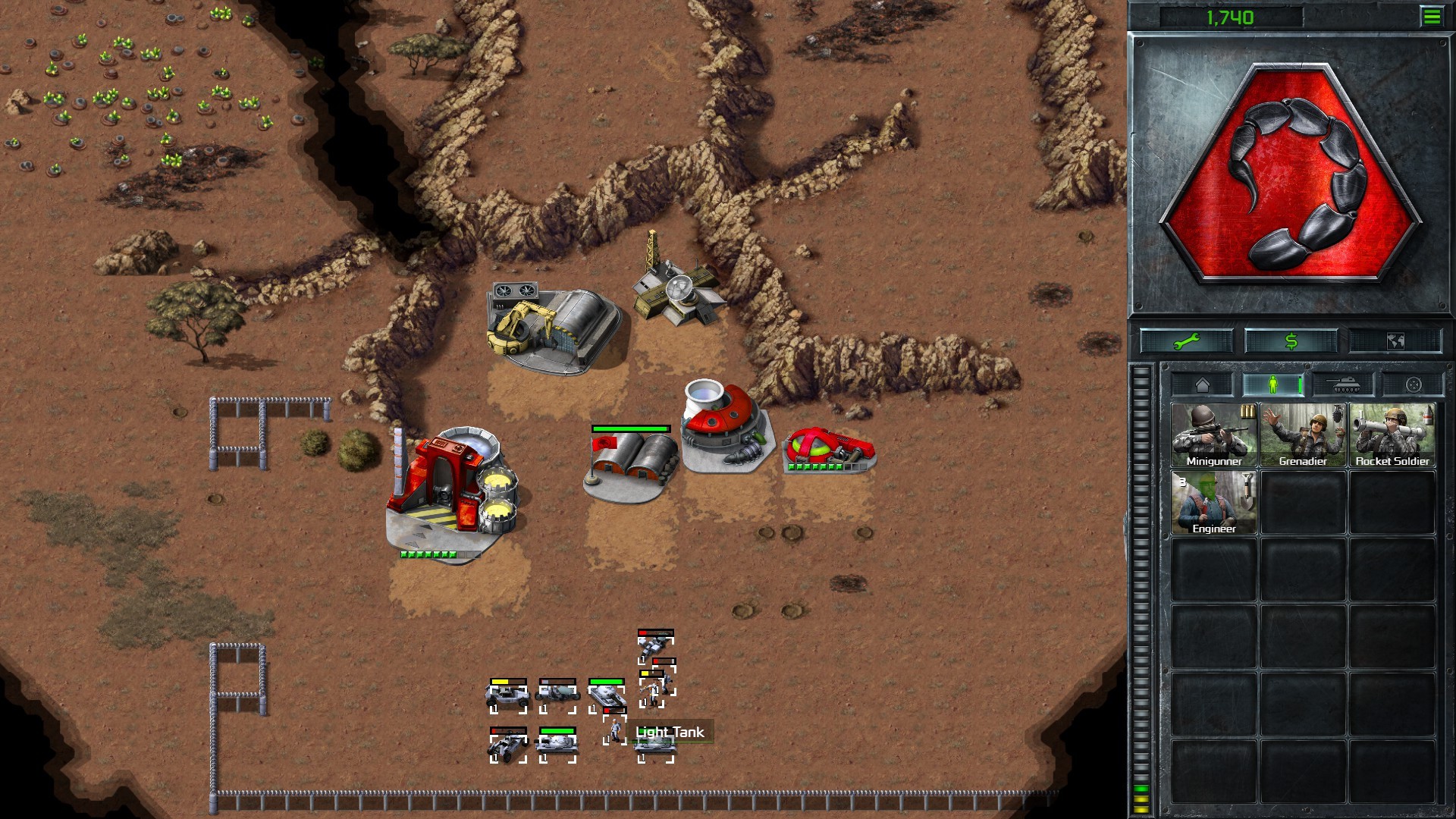Switch to the infantry build tab
This screenshot has height=819, width=1456.
(x=1273, y=385)
